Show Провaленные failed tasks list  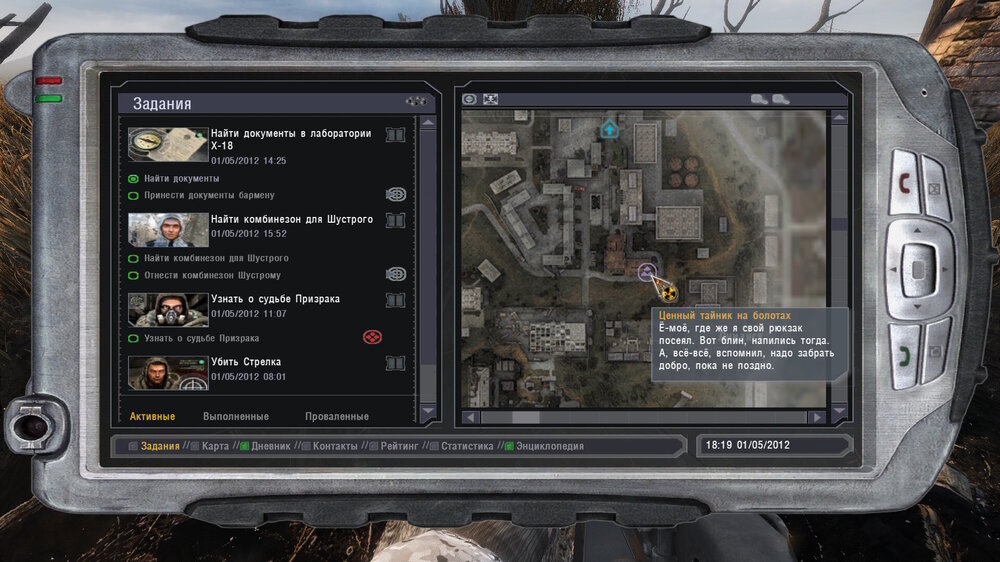336,416
